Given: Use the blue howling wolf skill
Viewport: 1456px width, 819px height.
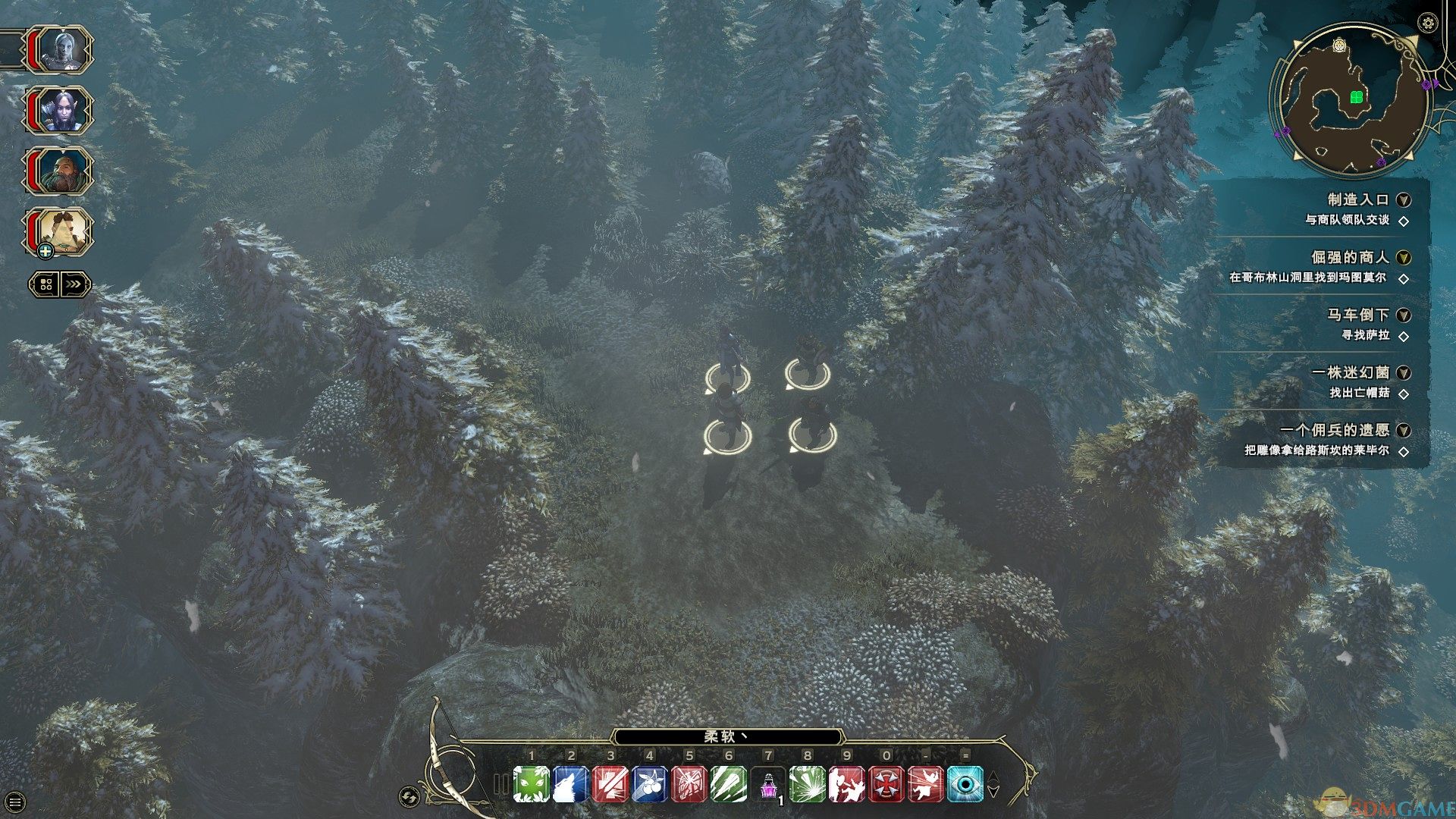Looking at the screenshot, I should [570, 784].
